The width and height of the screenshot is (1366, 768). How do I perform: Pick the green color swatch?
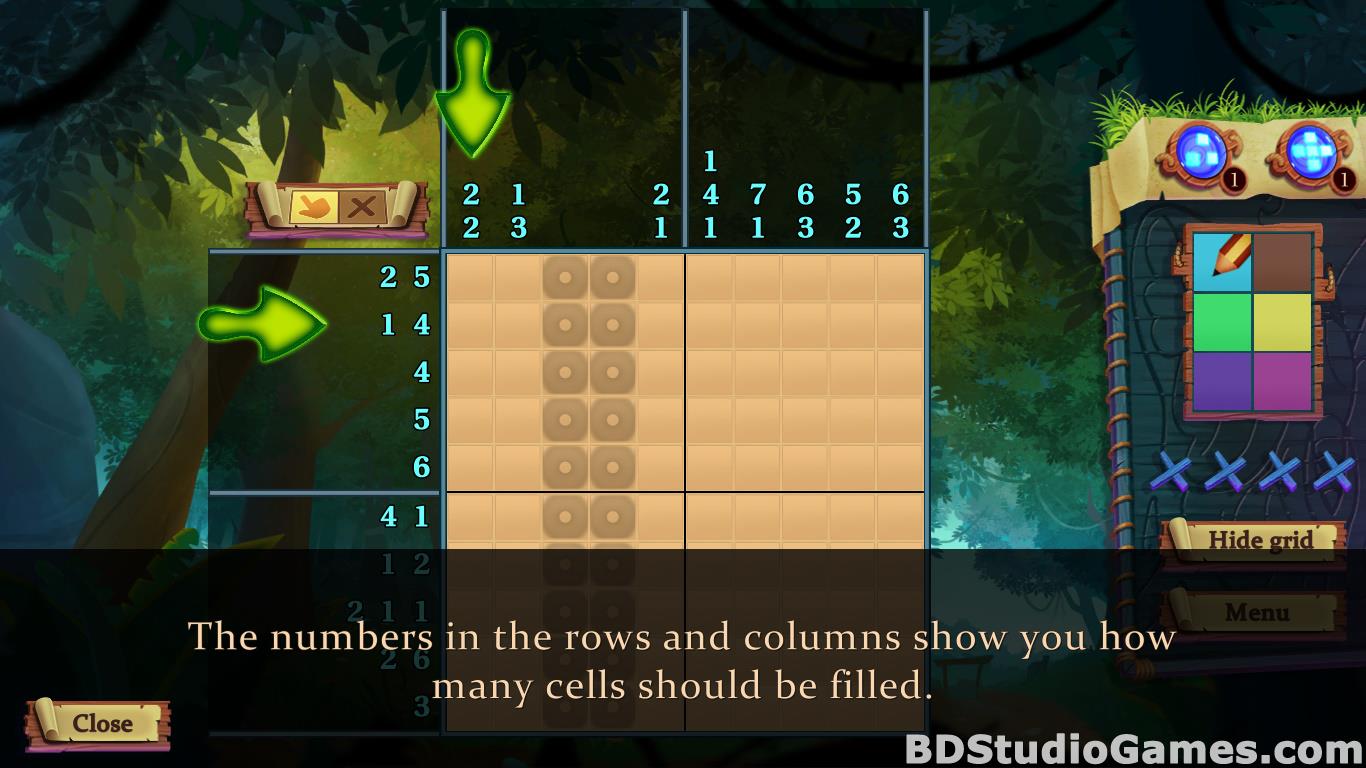[x=1223, y=322]
